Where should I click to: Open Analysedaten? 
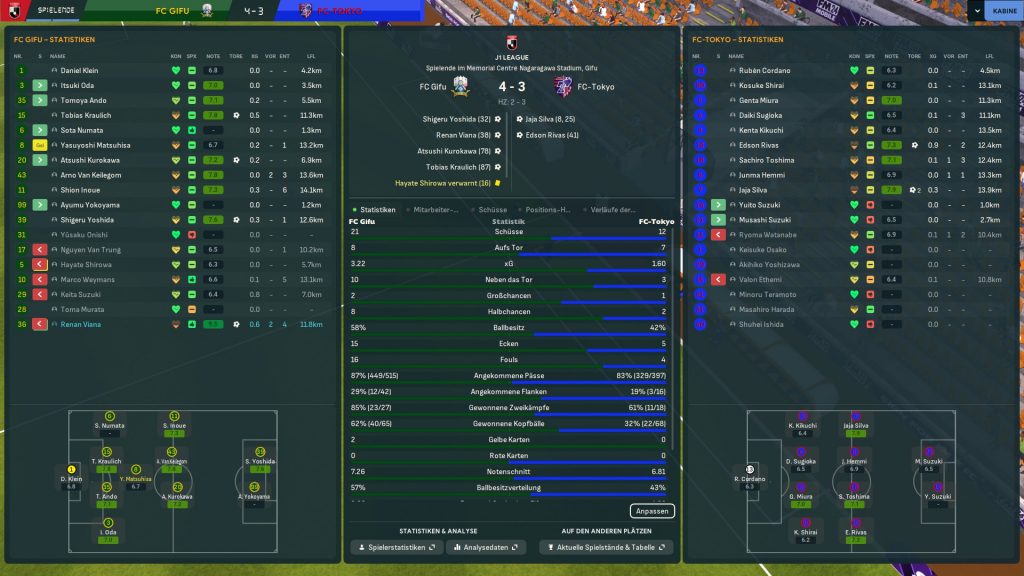(x=486, y=548)
